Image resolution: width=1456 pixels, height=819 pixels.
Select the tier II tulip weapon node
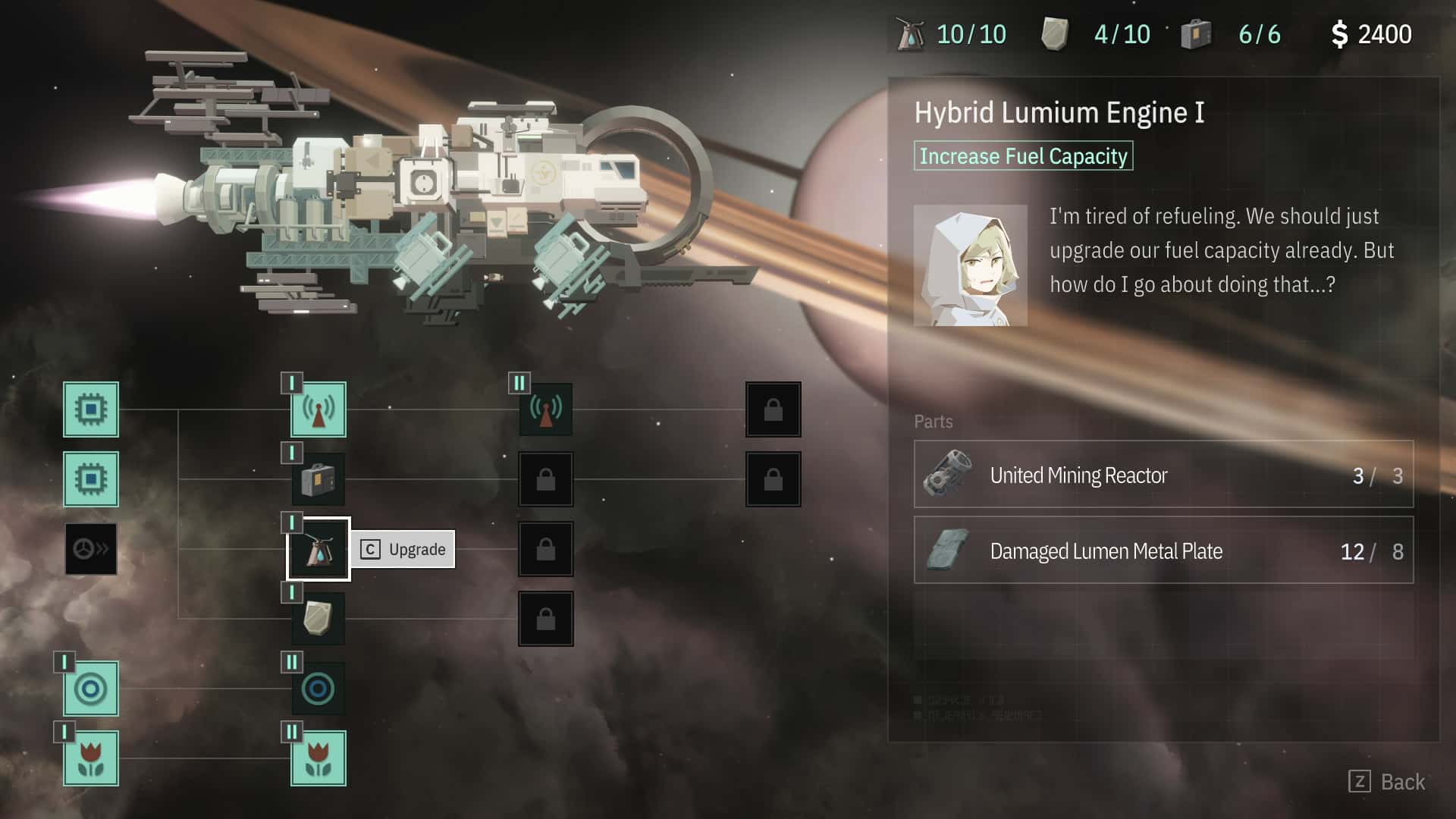click(318, 758)
